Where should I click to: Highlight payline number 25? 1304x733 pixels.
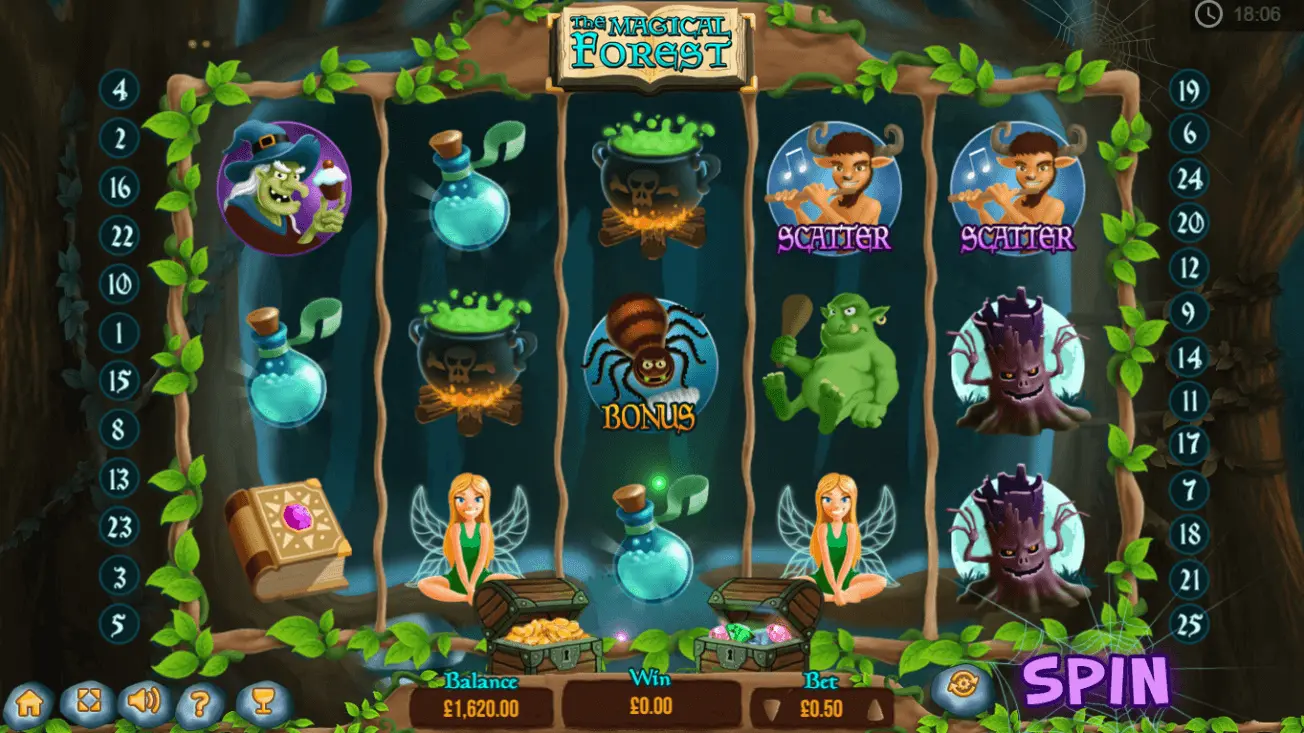(1189, 627)
